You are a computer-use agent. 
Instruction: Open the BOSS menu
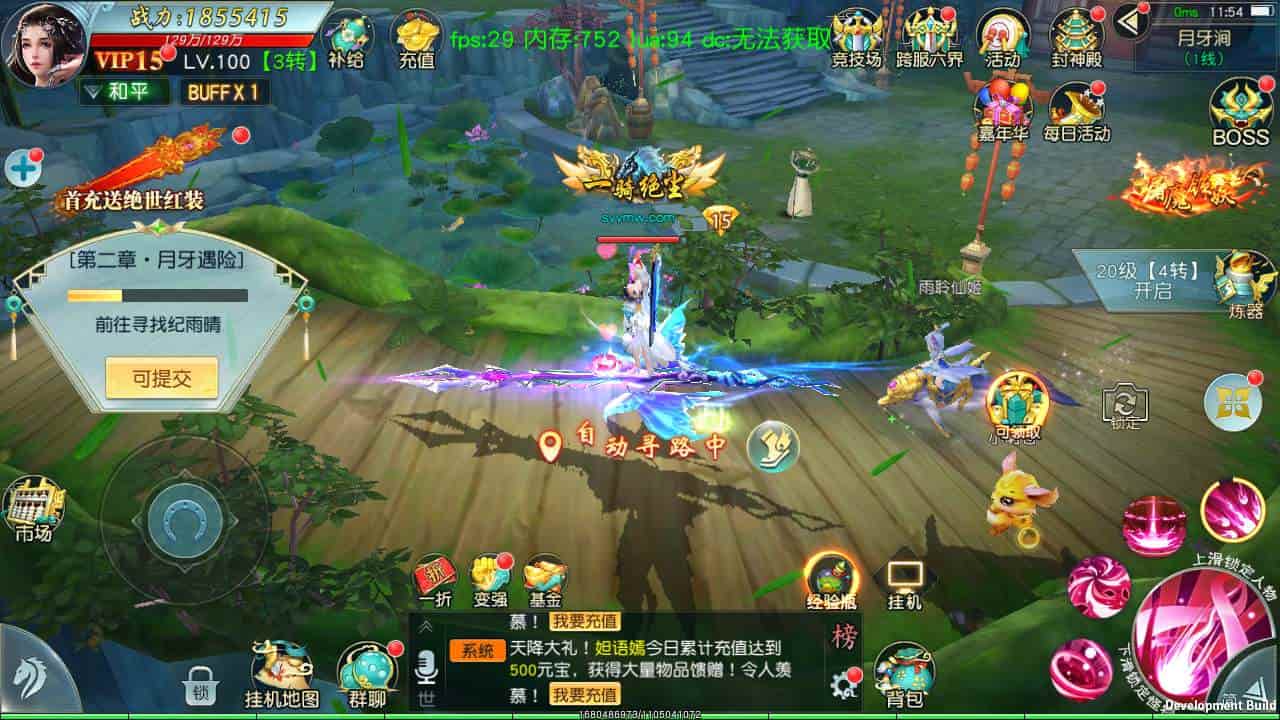(1240, 112)
